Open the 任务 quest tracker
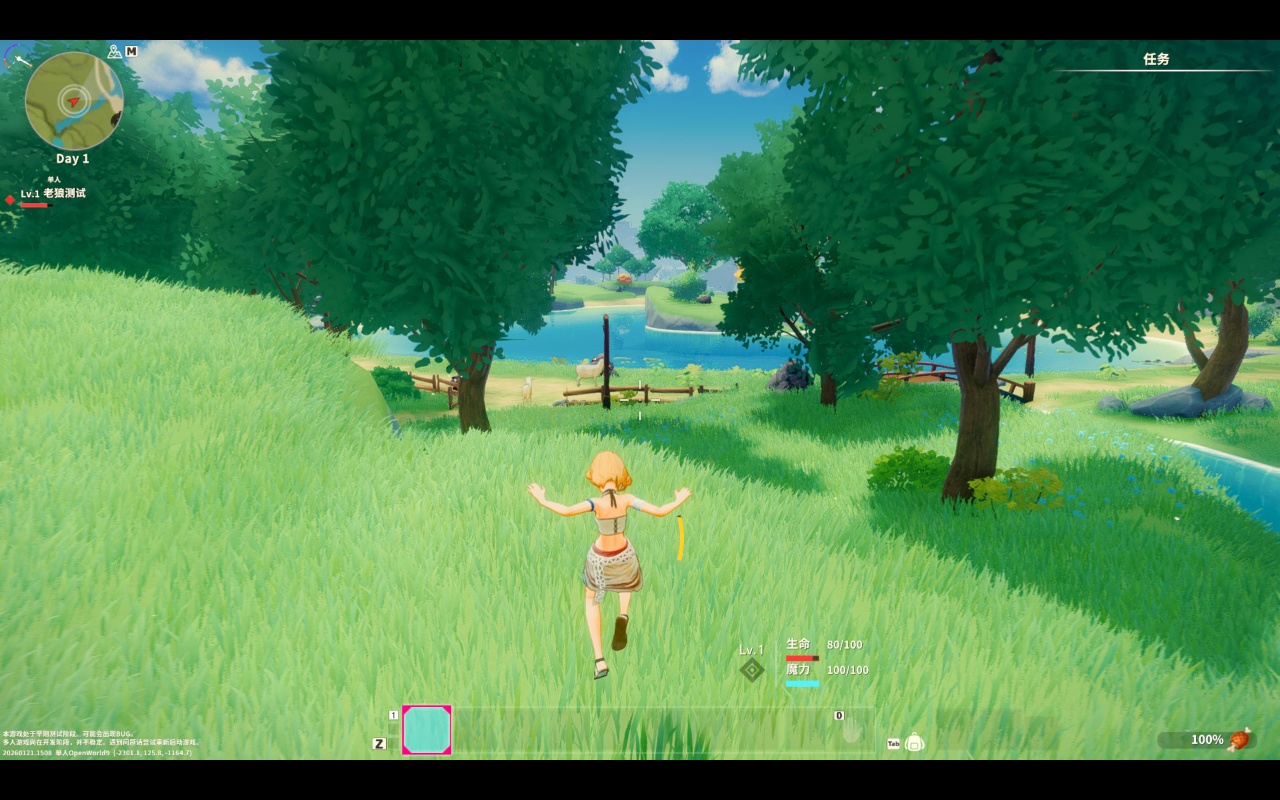The image size is (1280, 800). (x=1156, y=60)
